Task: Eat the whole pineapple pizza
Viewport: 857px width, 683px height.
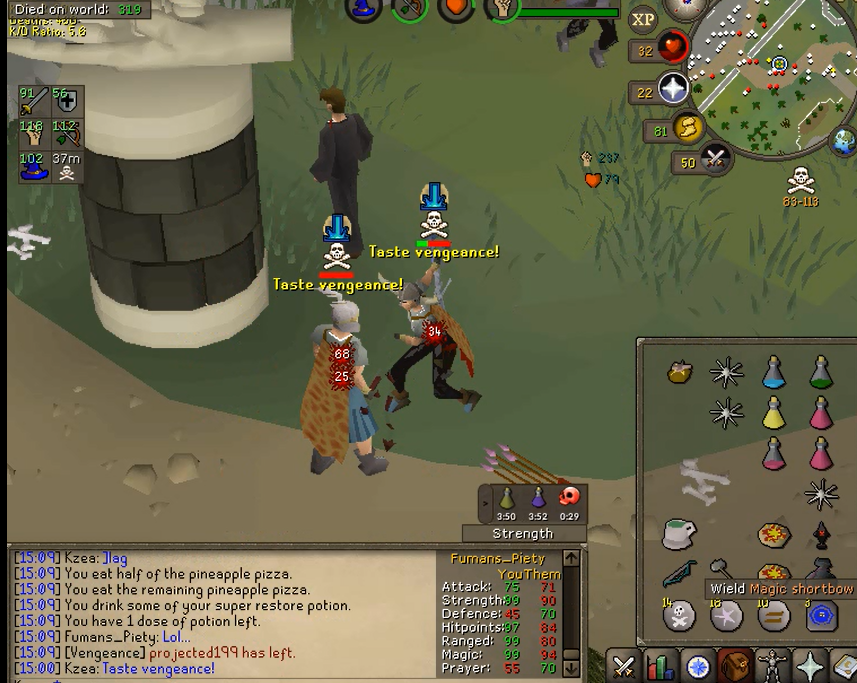Action: coord(774,535)
